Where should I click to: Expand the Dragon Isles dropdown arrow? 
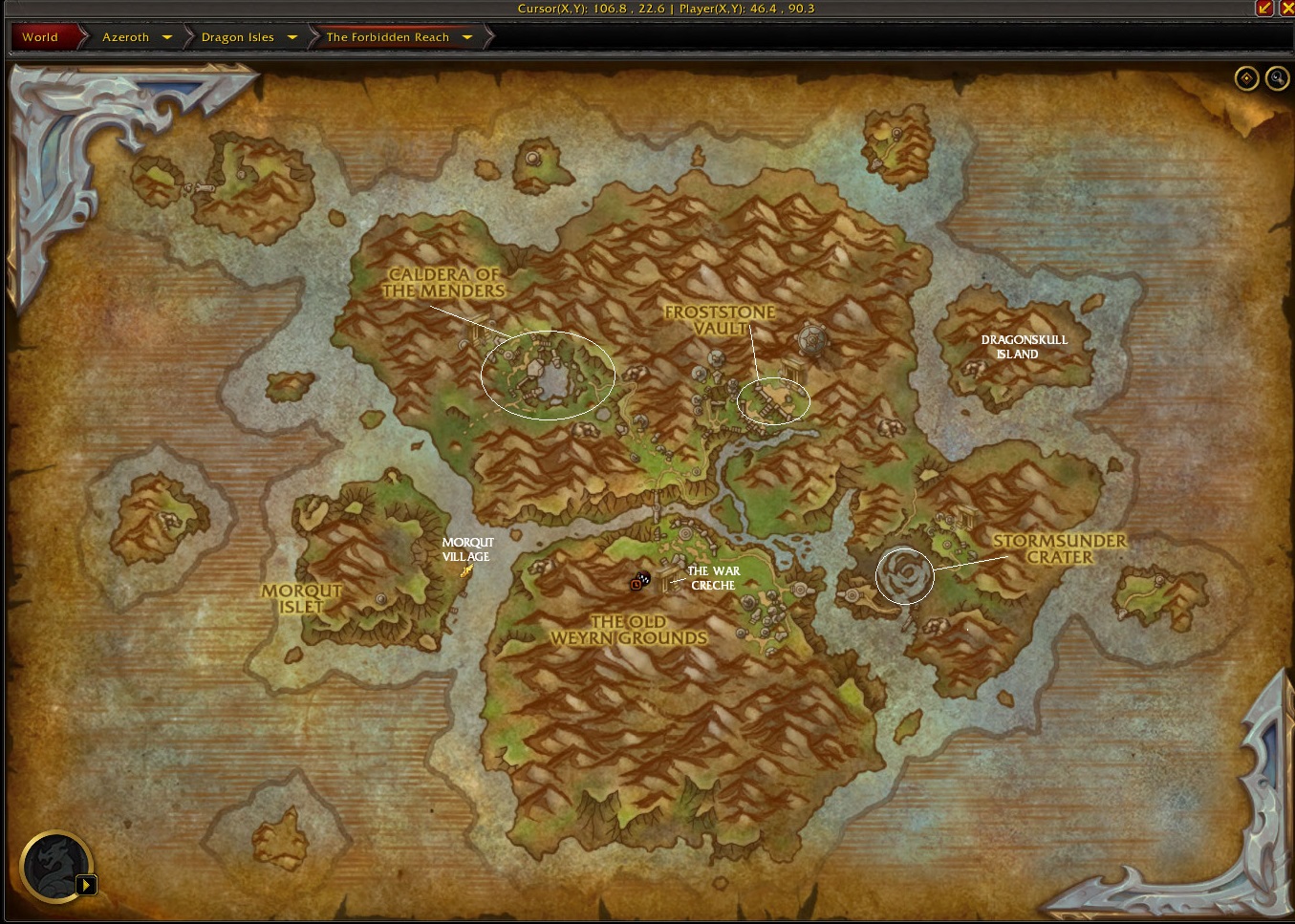coord(292,37)
